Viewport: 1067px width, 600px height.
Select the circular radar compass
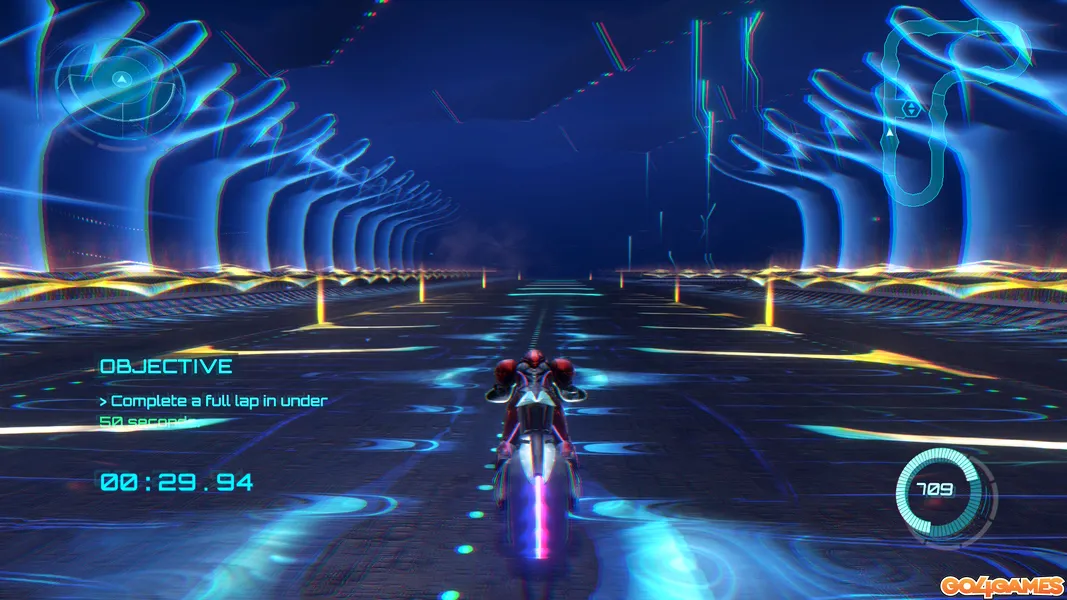(x=120, y=78)
